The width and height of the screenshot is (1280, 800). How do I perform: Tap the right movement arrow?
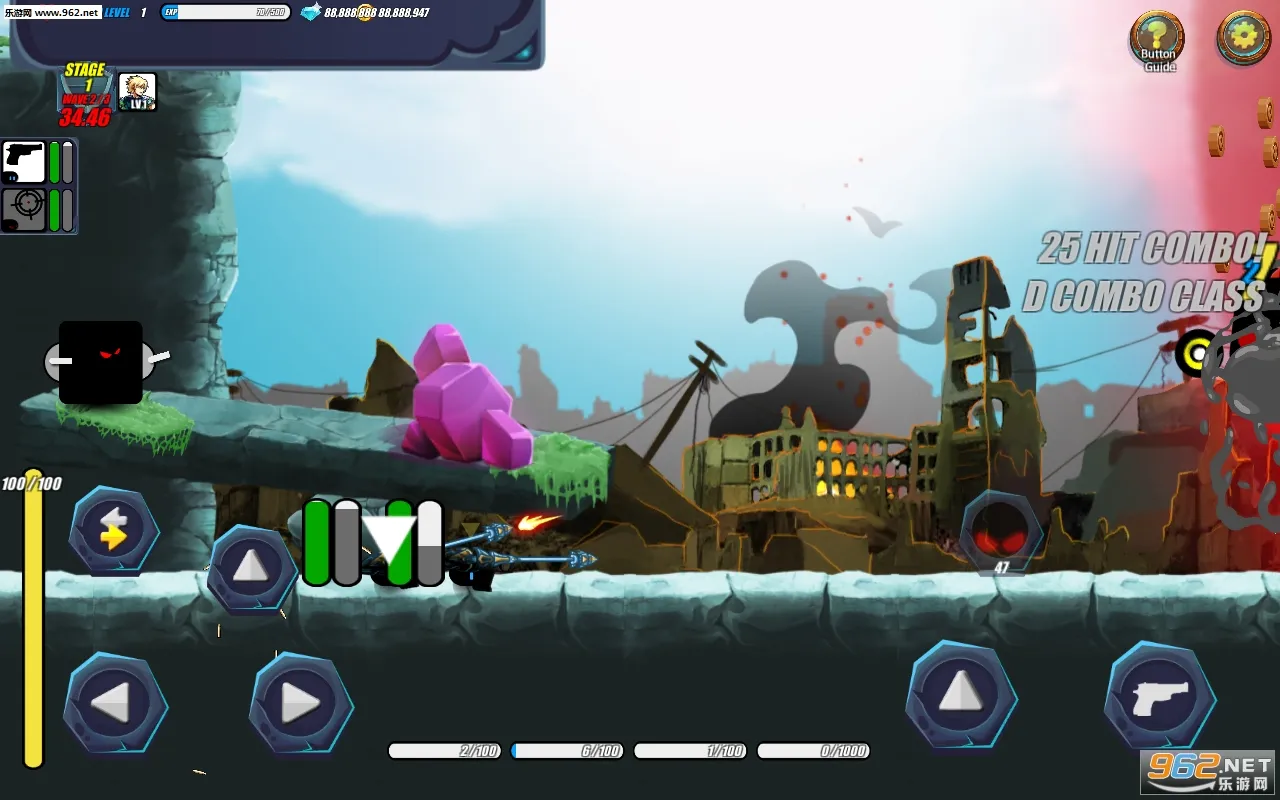tap(300, 701)
